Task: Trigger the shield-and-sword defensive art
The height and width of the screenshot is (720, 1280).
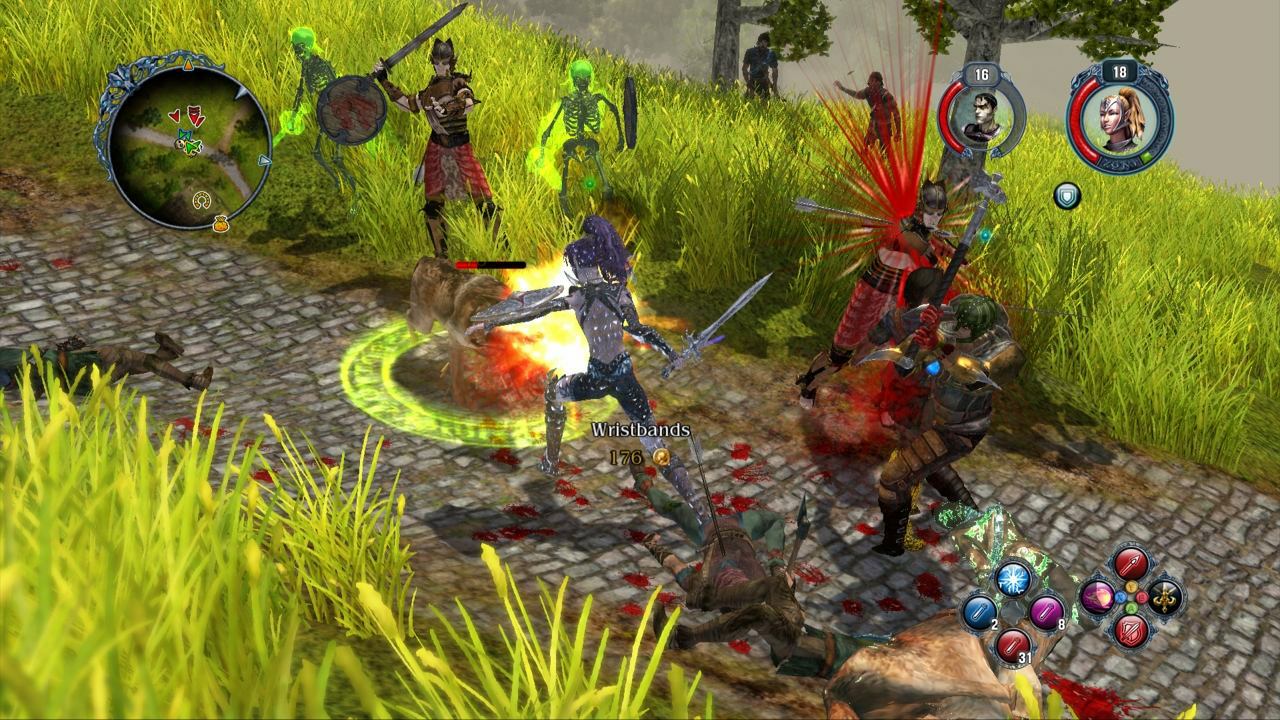Action: click(1130, 629)
